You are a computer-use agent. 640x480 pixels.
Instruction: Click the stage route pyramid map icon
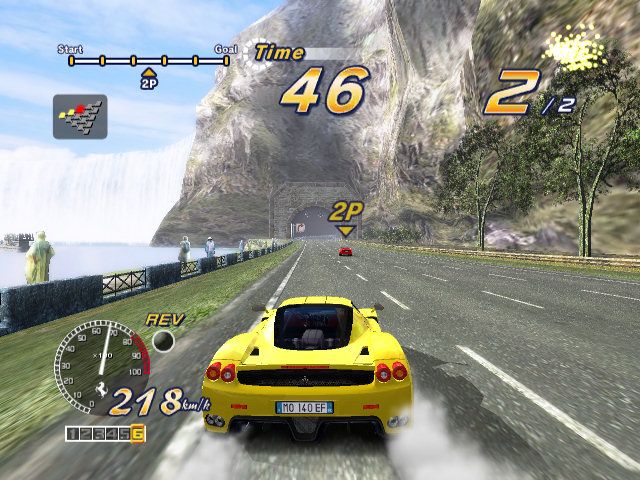80,116
